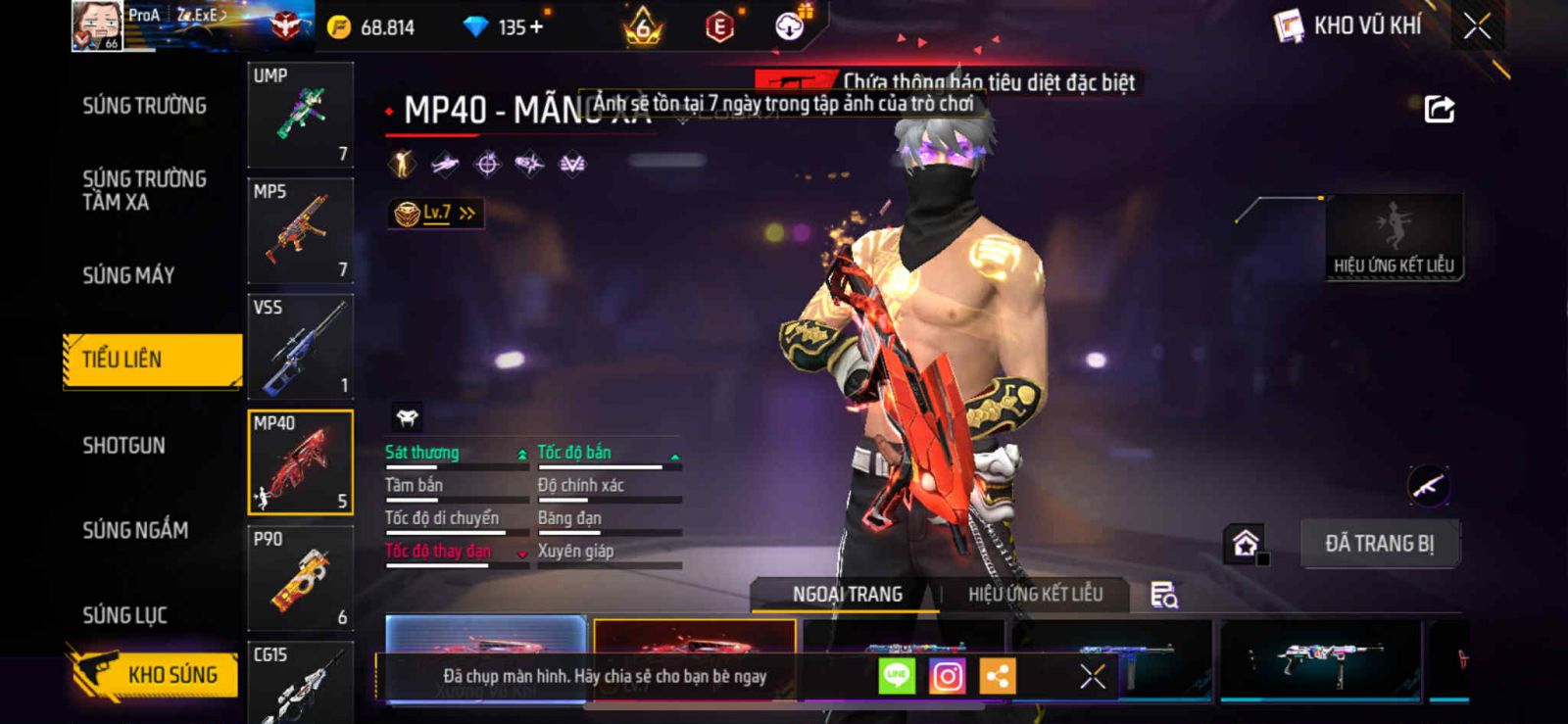This screenshot has width=1568, height=724.
Task: Select the Súng Trường weapon category
Action: [x=144, y=106]
